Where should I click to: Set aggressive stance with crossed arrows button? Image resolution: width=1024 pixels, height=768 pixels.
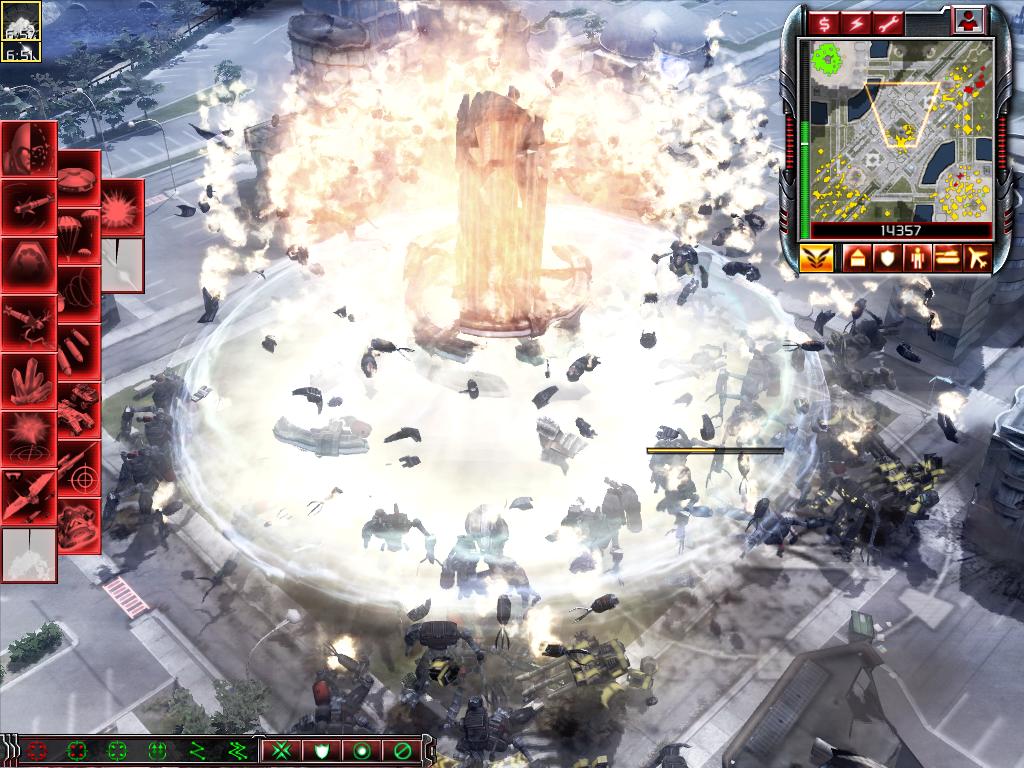pyautogui.click(x=282, y=749)
